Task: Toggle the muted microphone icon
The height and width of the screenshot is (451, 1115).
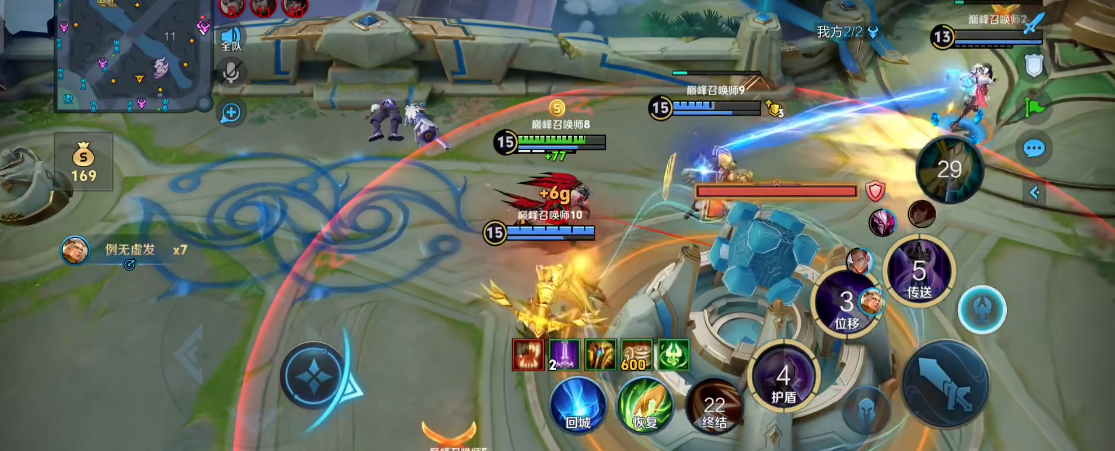Action: 232,73
